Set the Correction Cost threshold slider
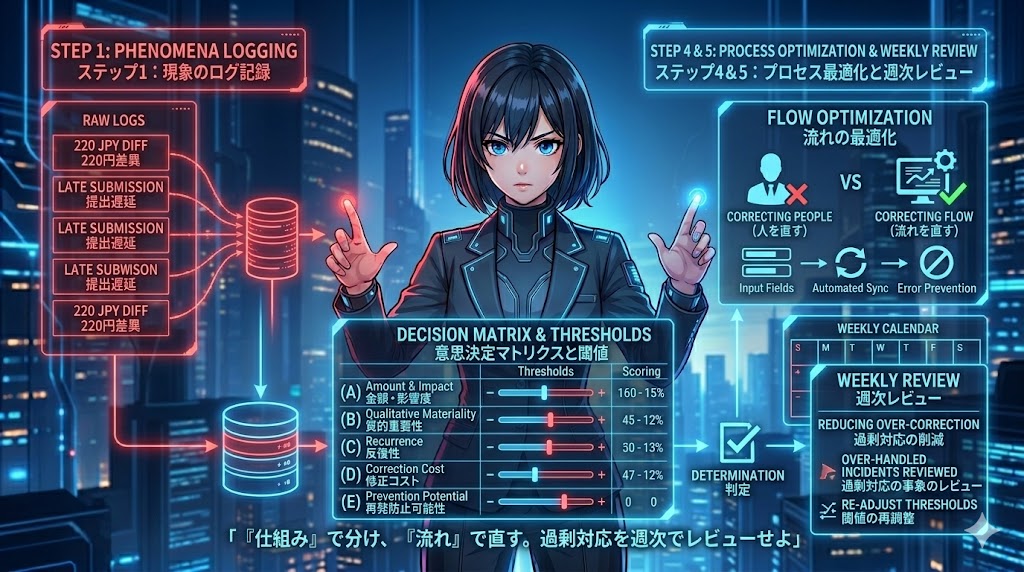This screenshot has width=1024, height=572. (536, 474)
